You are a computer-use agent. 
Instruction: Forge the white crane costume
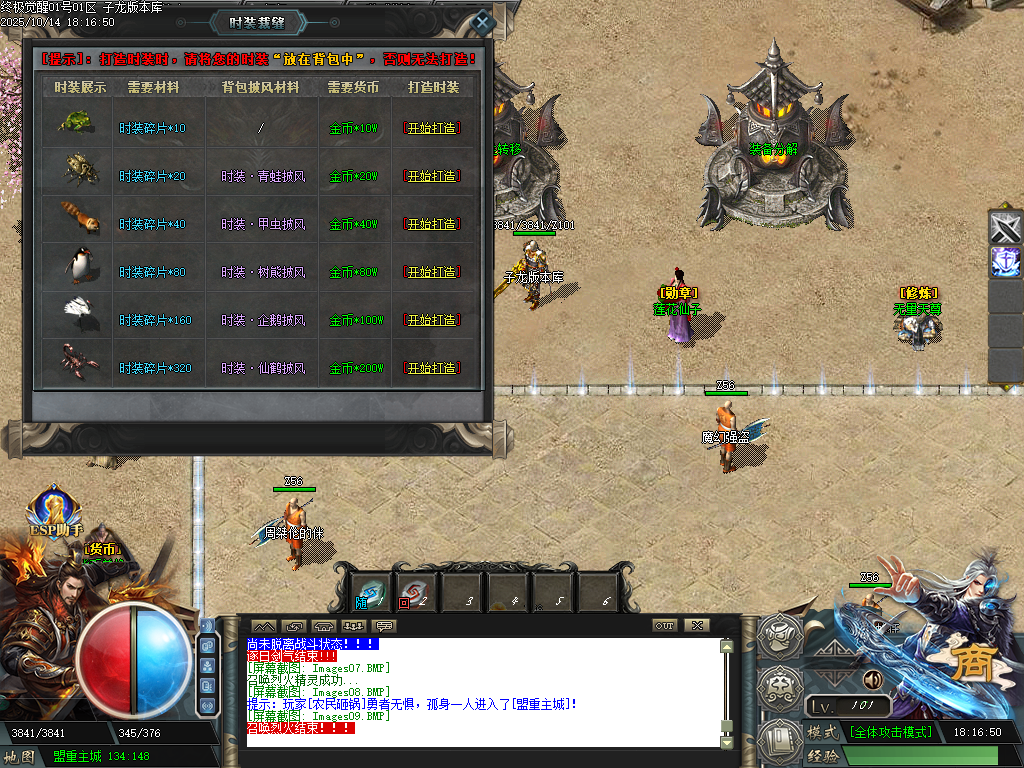pos(432,320)
